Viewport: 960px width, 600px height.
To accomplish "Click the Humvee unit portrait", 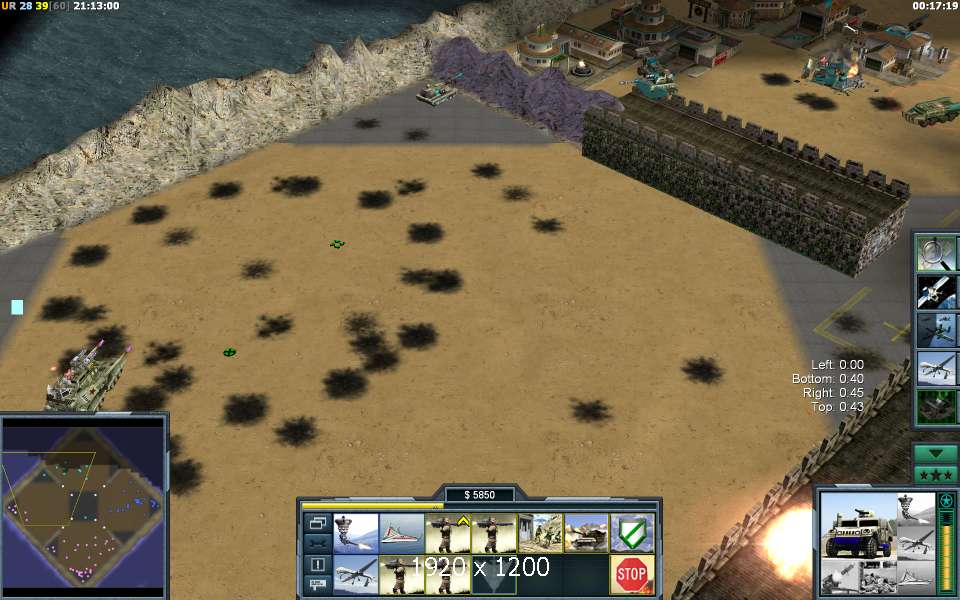I will coord(856,526).
